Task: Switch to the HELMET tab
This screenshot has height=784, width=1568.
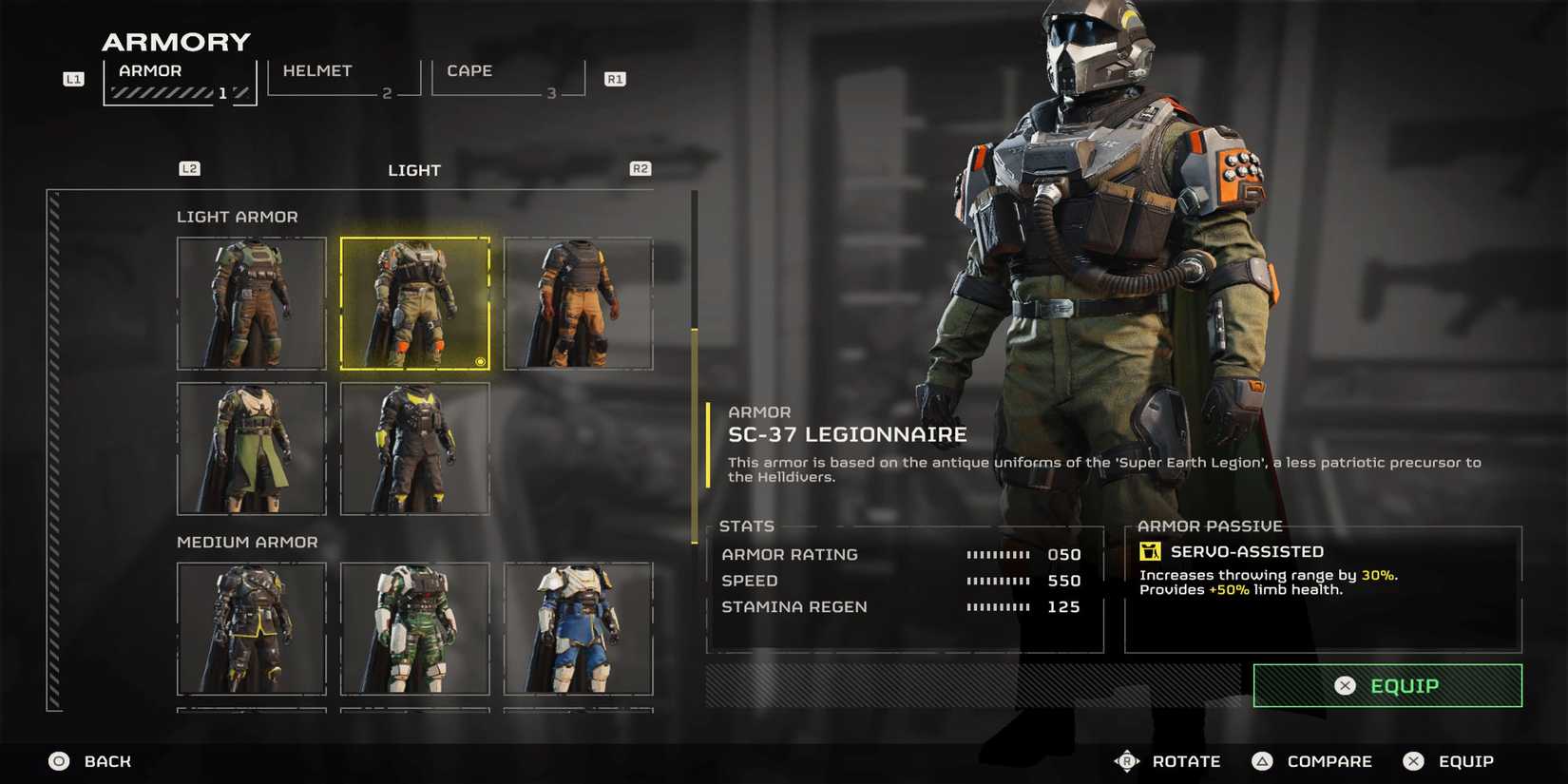Action: click(x=317, y=70)
